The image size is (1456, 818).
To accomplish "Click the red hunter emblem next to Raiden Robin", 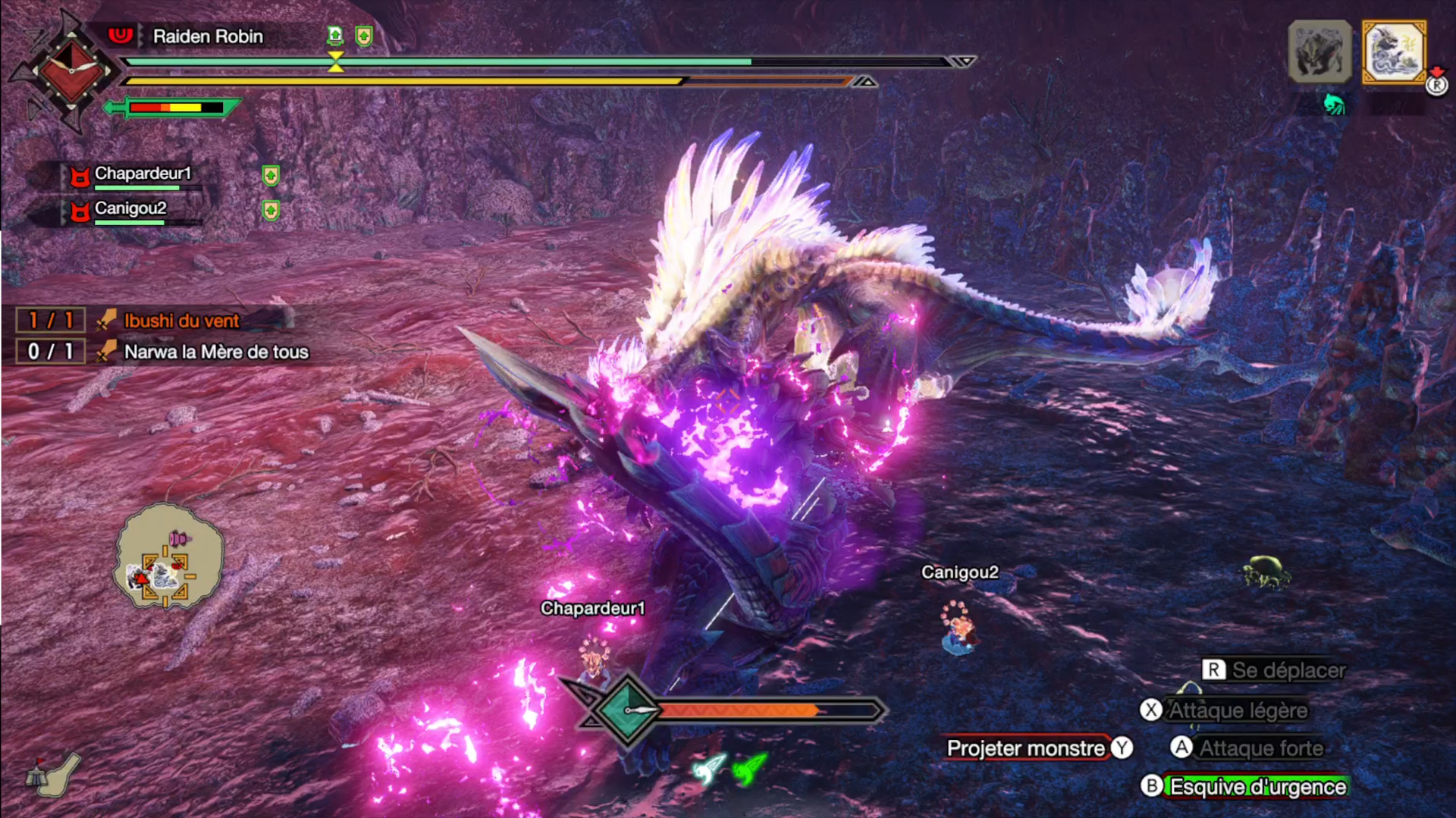I will [121, 36].
